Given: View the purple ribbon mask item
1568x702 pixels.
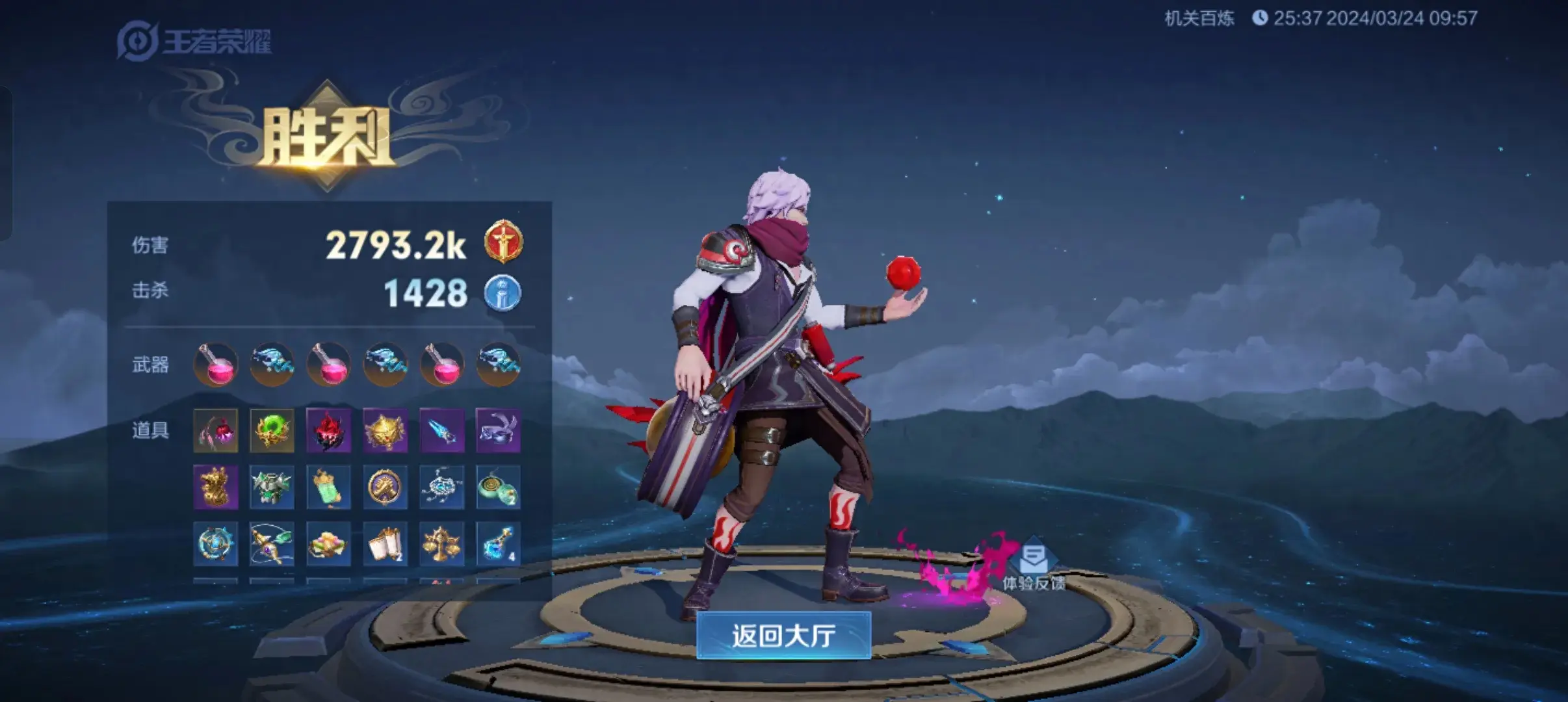Looking at the screenshot, I should 498,430.
